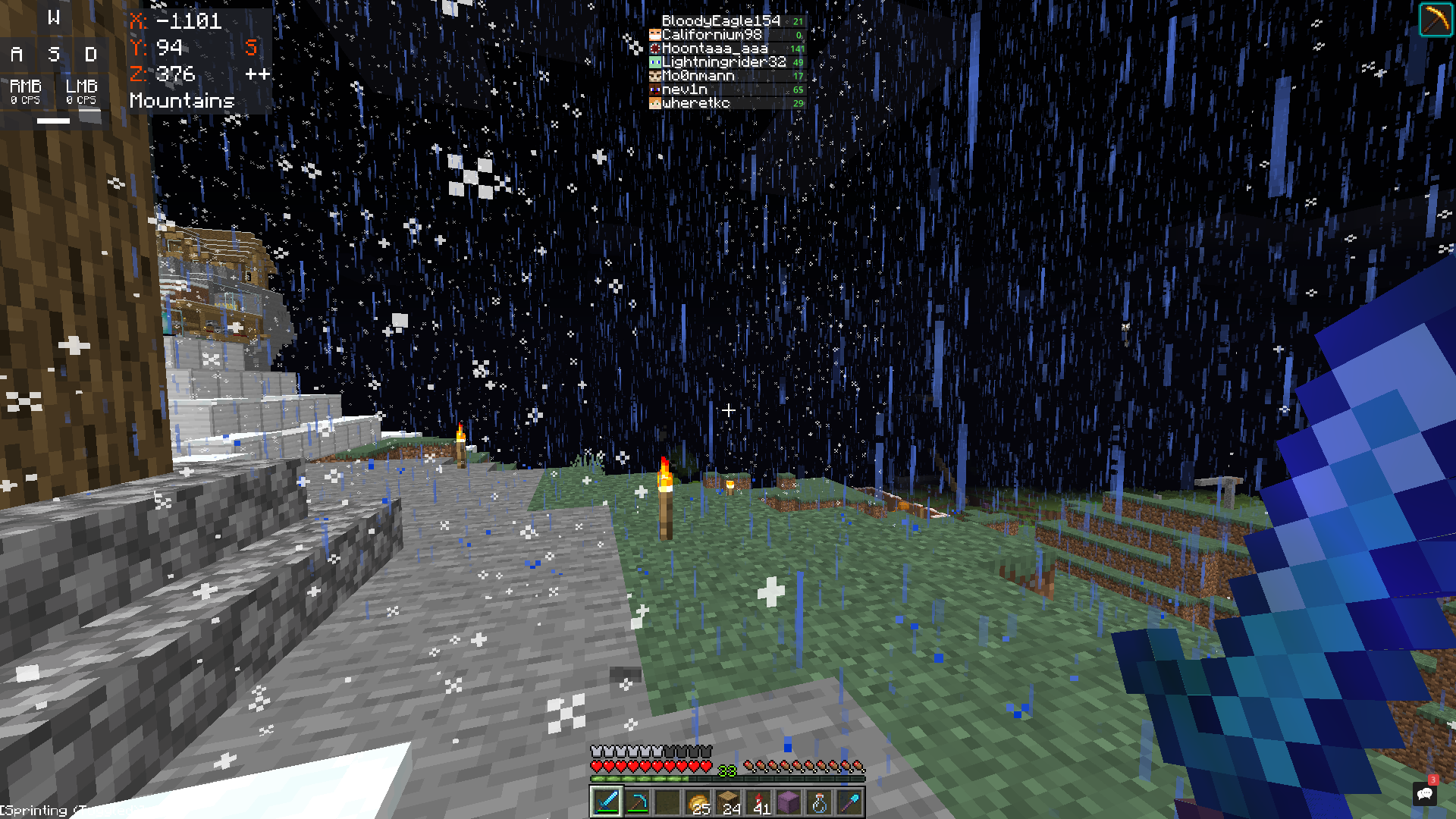Select the diamond sword hotbar slot
The image size is (1456, 819).
click(x=607, y=802)
